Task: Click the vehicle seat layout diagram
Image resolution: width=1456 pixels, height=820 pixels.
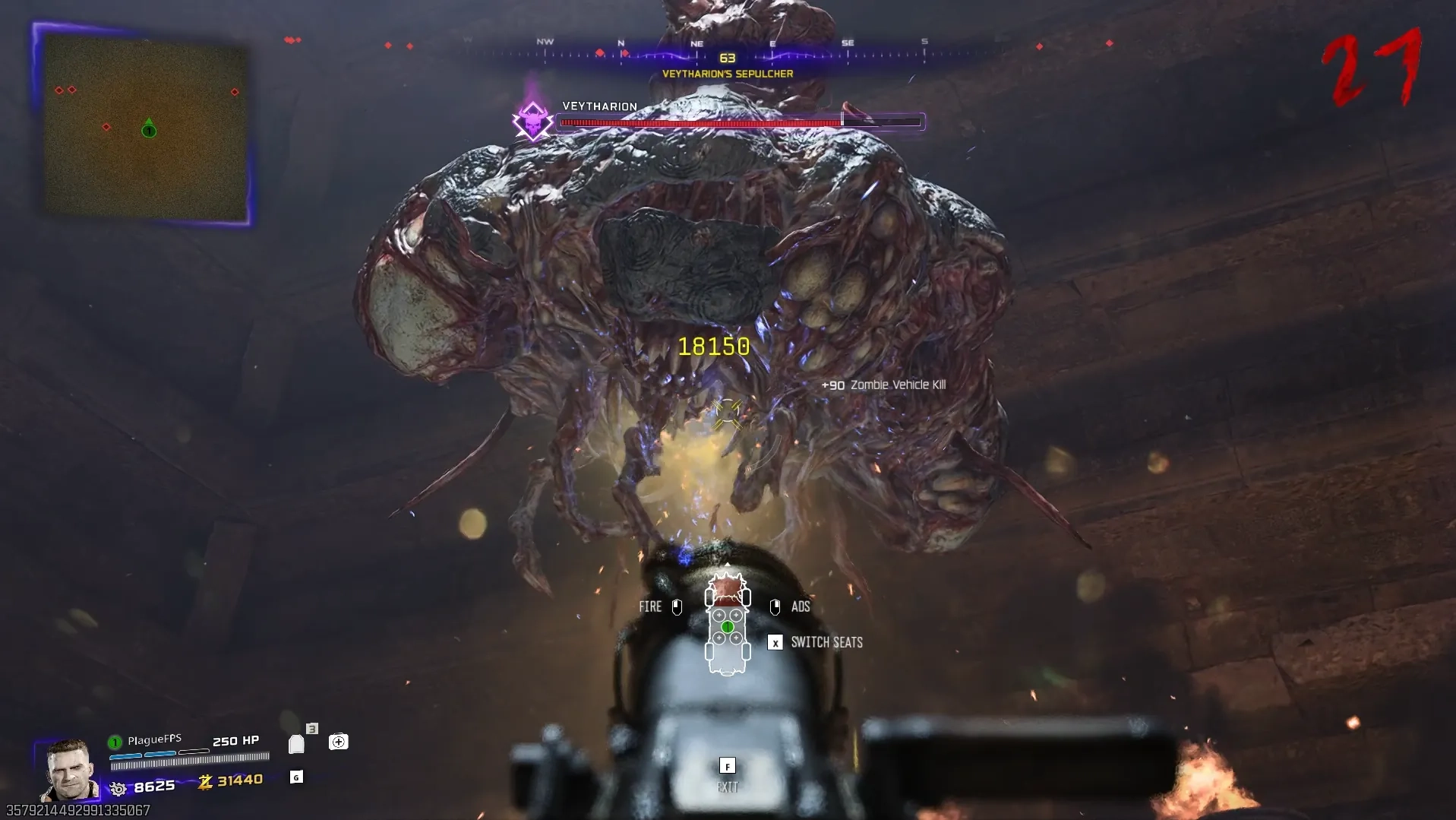Action: pos(727,625)
